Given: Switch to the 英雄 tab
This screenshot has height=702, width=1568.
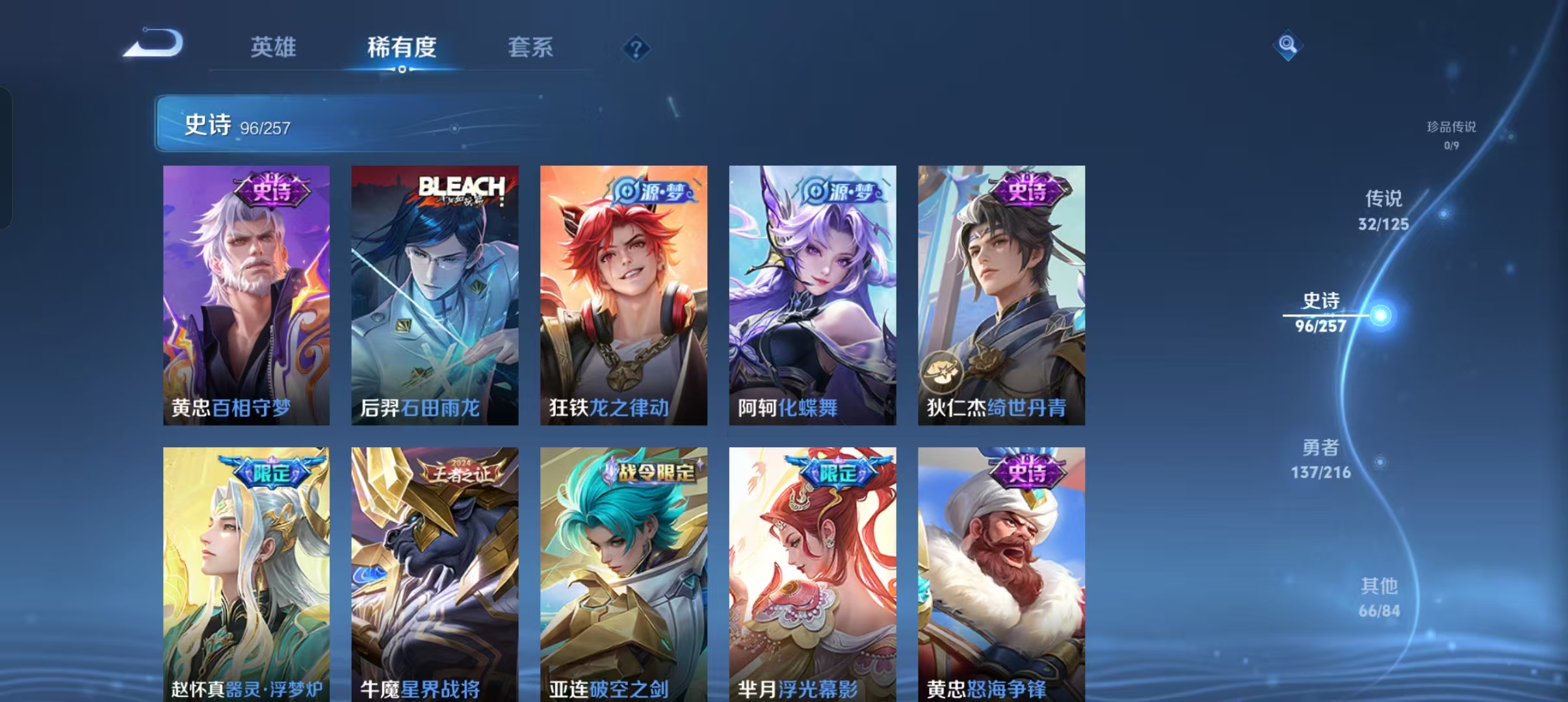Looking at the screenshot, I should point(274,47).
